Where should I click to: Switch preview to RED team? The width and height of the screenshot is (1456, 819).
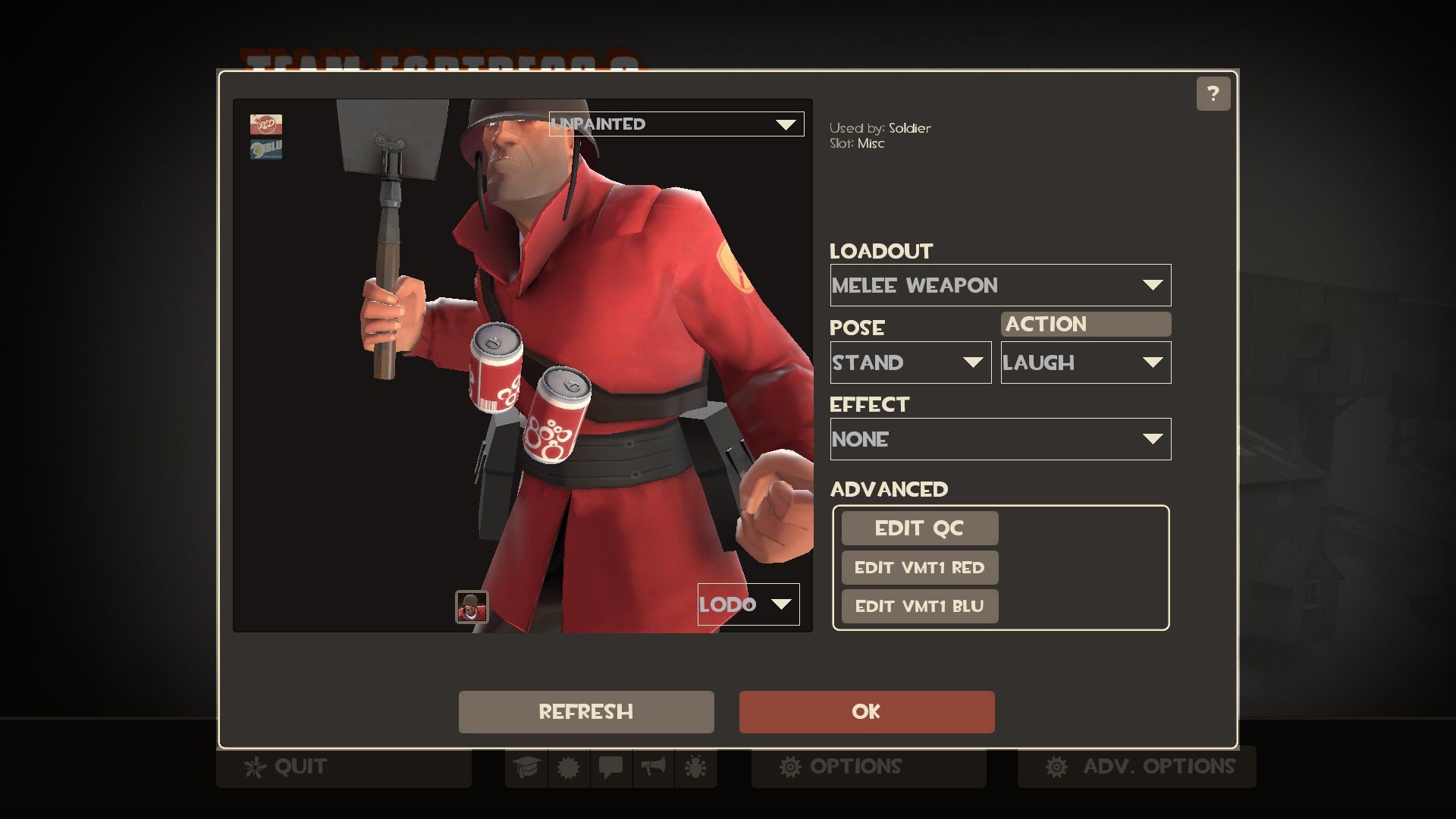(266, 124)
